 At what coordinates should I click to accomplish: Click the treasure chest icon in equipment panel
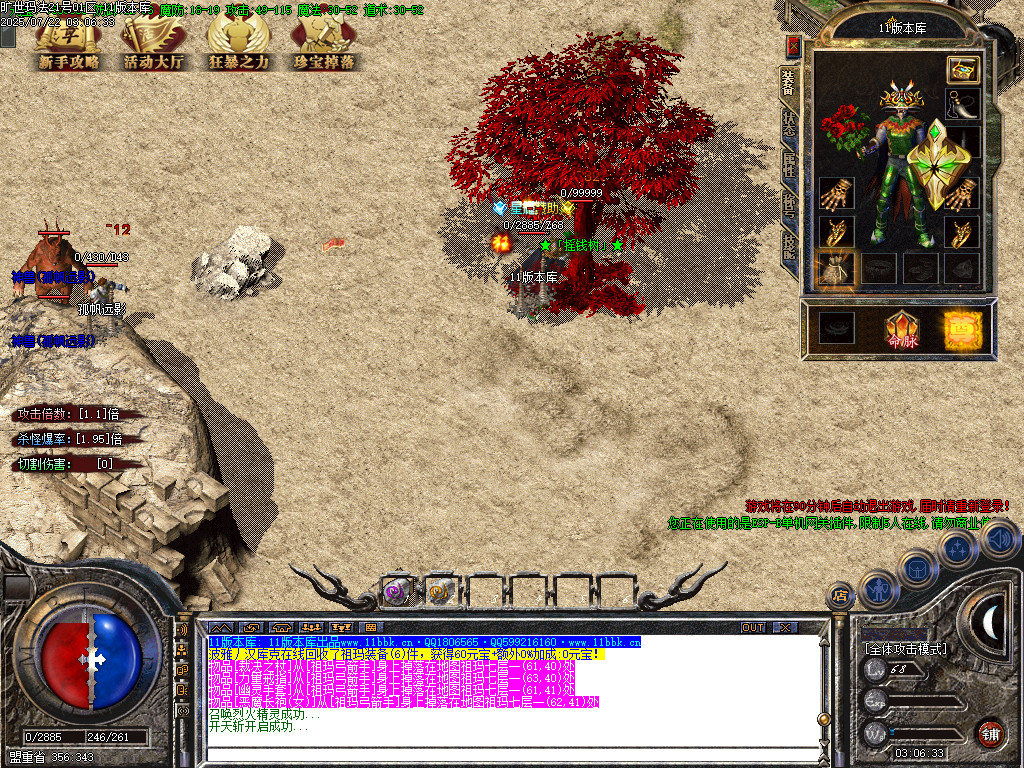click(962, 69)
